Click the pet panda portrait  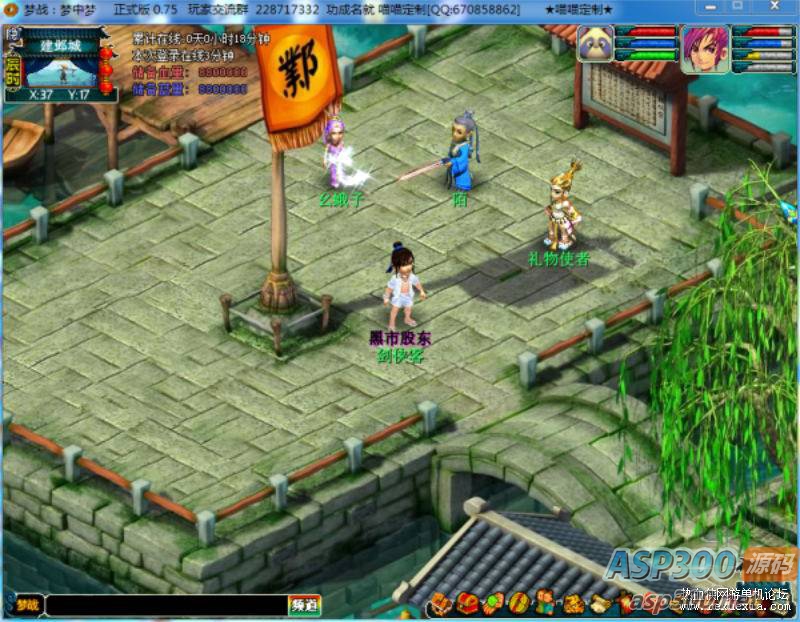[x=595, y=45]
